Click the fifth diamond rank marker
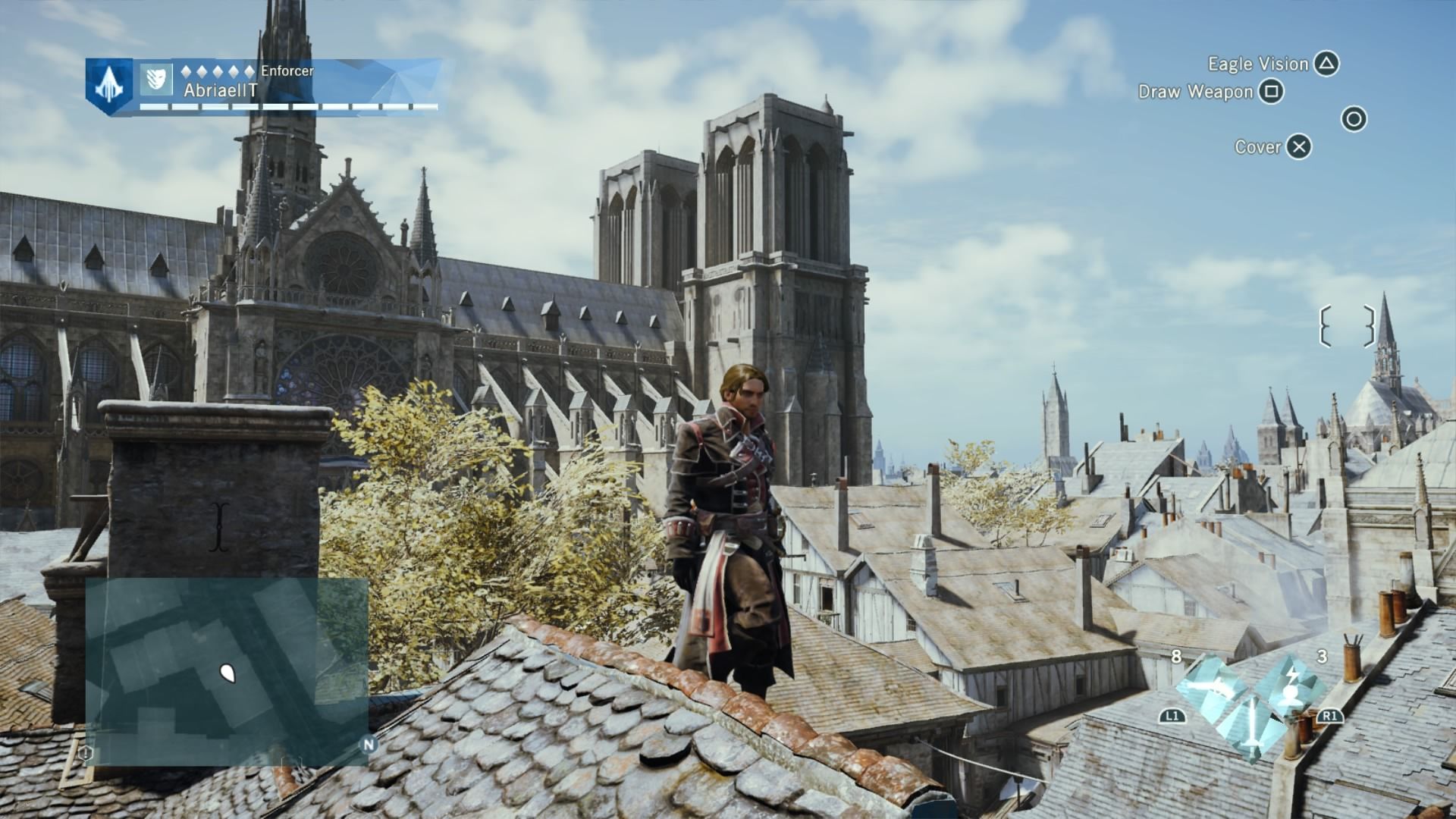The height and width of the screenshot is (819, 1456). 249,71
